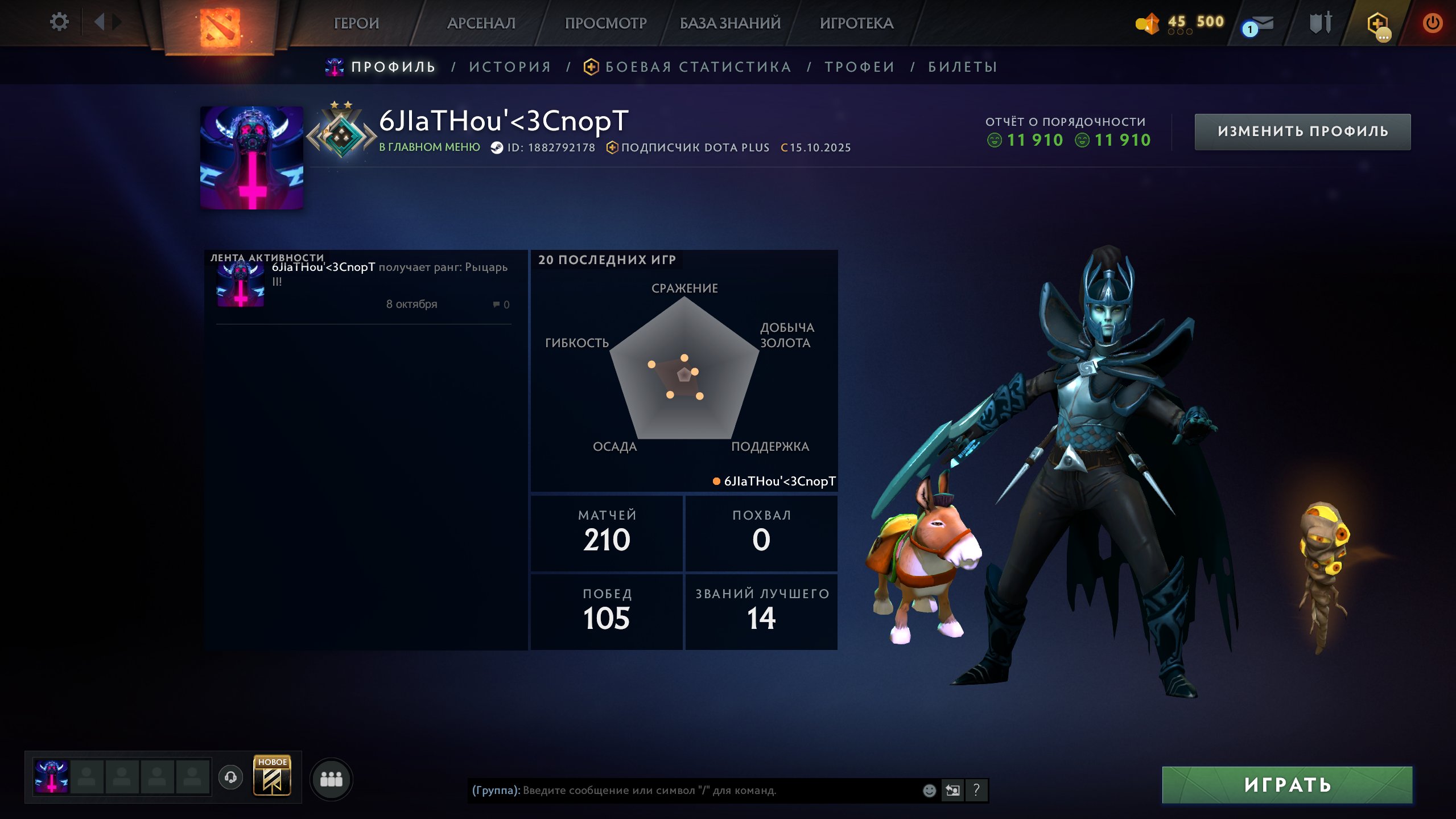Open the ГЕРОИ menu
Viewport: 1456px width, 819px height.
click(356, 23)
